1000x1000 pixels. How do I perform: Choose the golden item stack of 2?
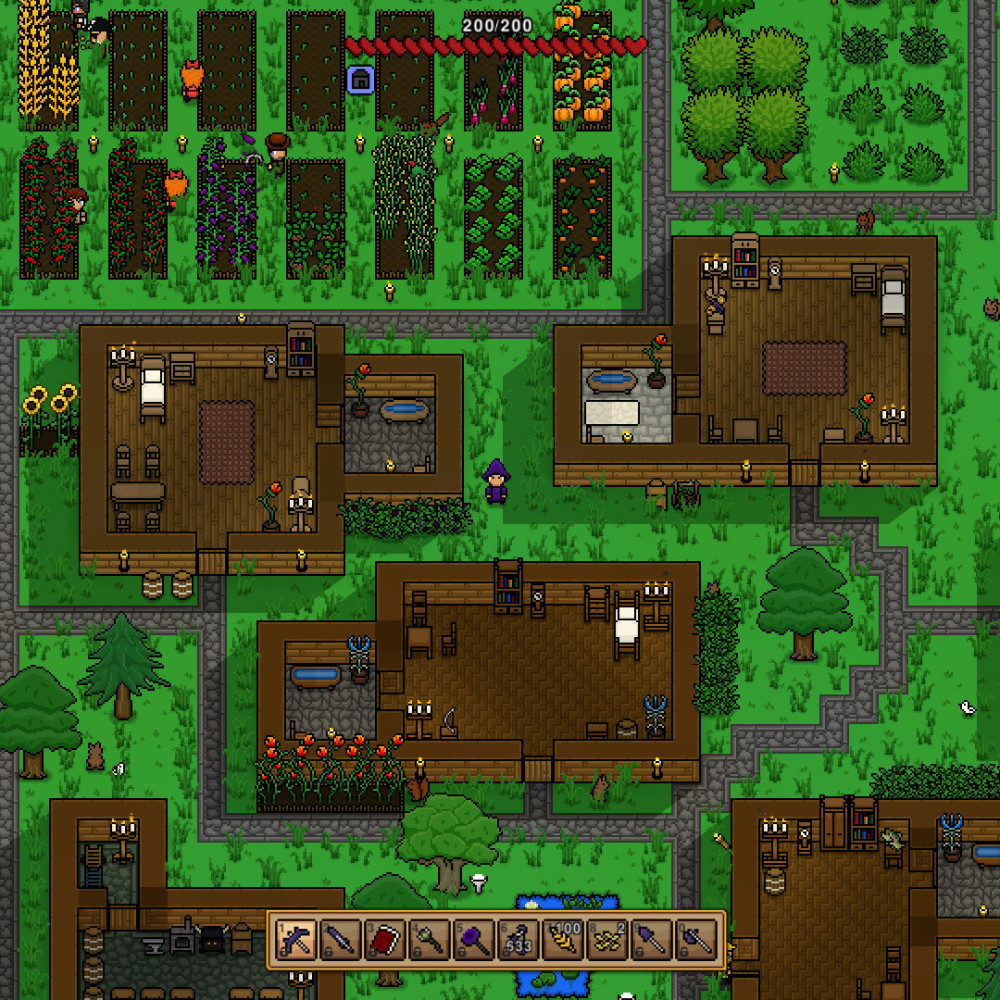(607, 940)
